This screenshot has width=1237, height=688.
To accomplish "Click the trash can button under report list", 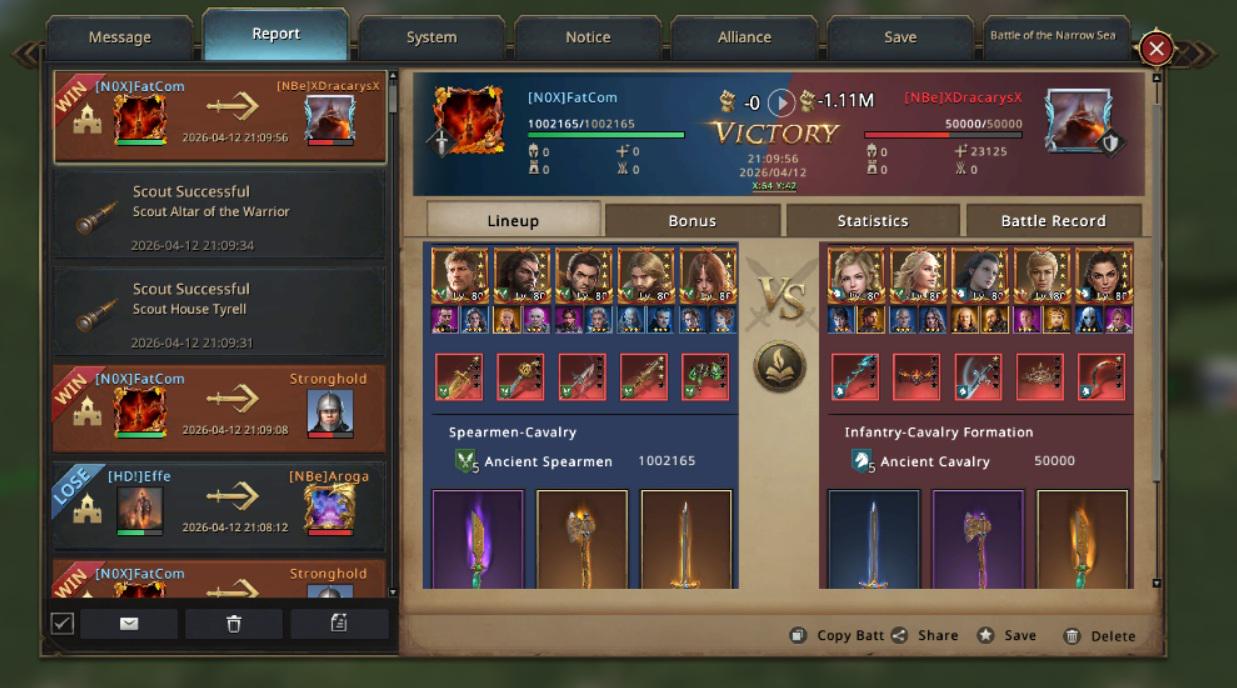I will click(233, 624).
